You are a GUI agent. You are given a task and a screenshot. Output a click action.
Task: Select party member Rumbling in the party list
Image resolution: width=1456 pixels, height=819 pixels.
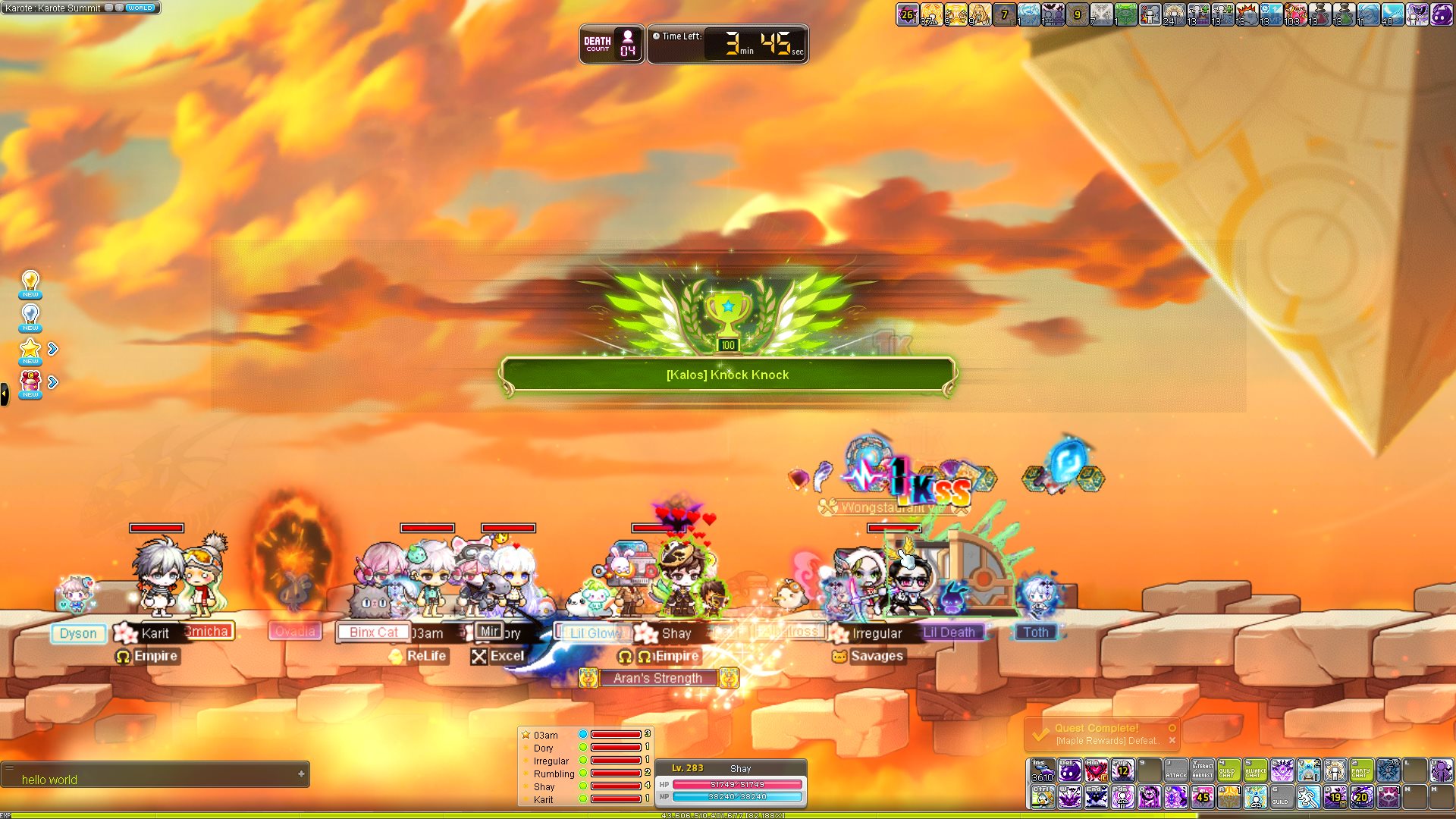point(554,773)
